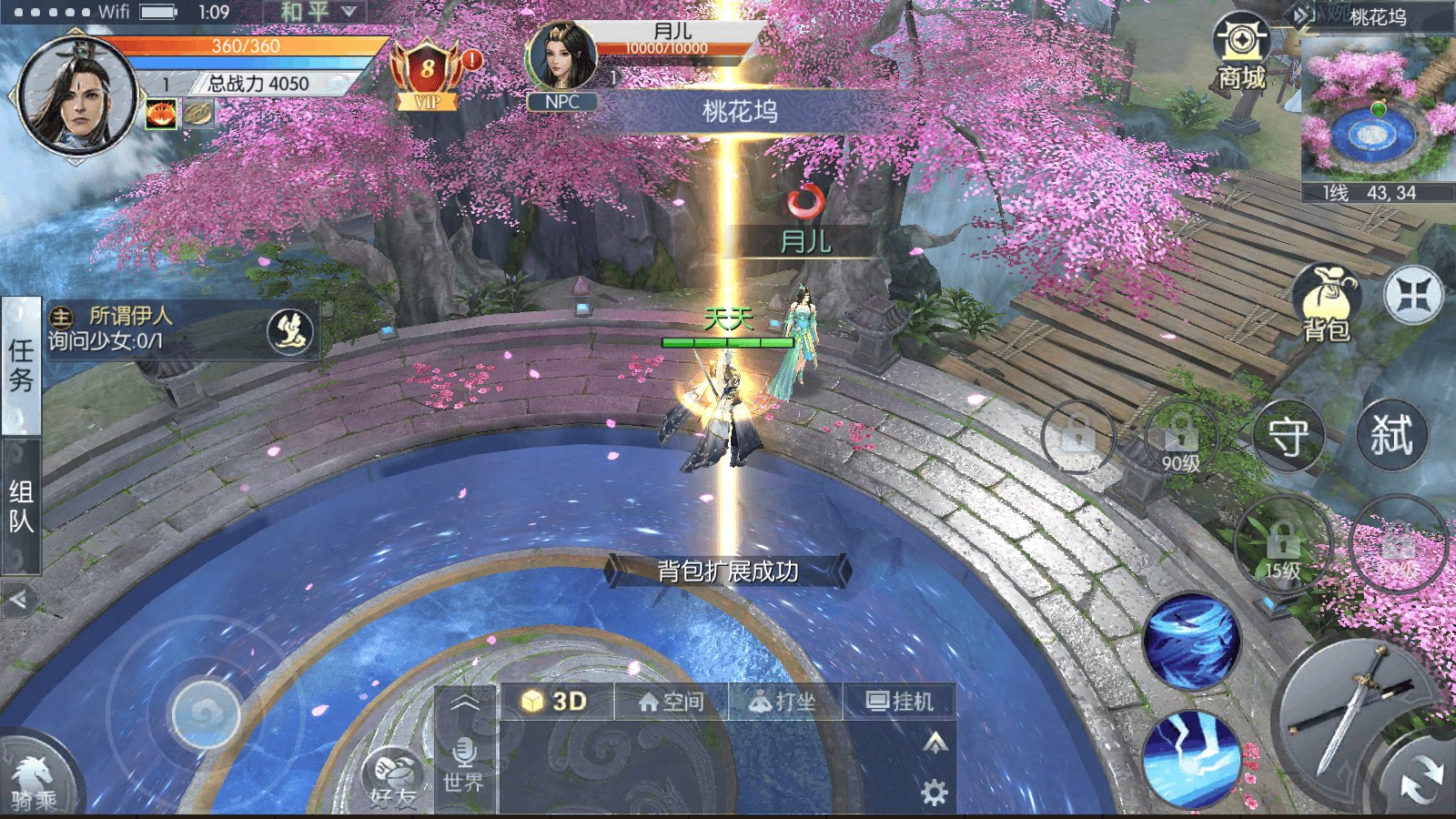Toggle the 3D camera view
Viewport: 1456px width, 819px height.
pos(555,702)
